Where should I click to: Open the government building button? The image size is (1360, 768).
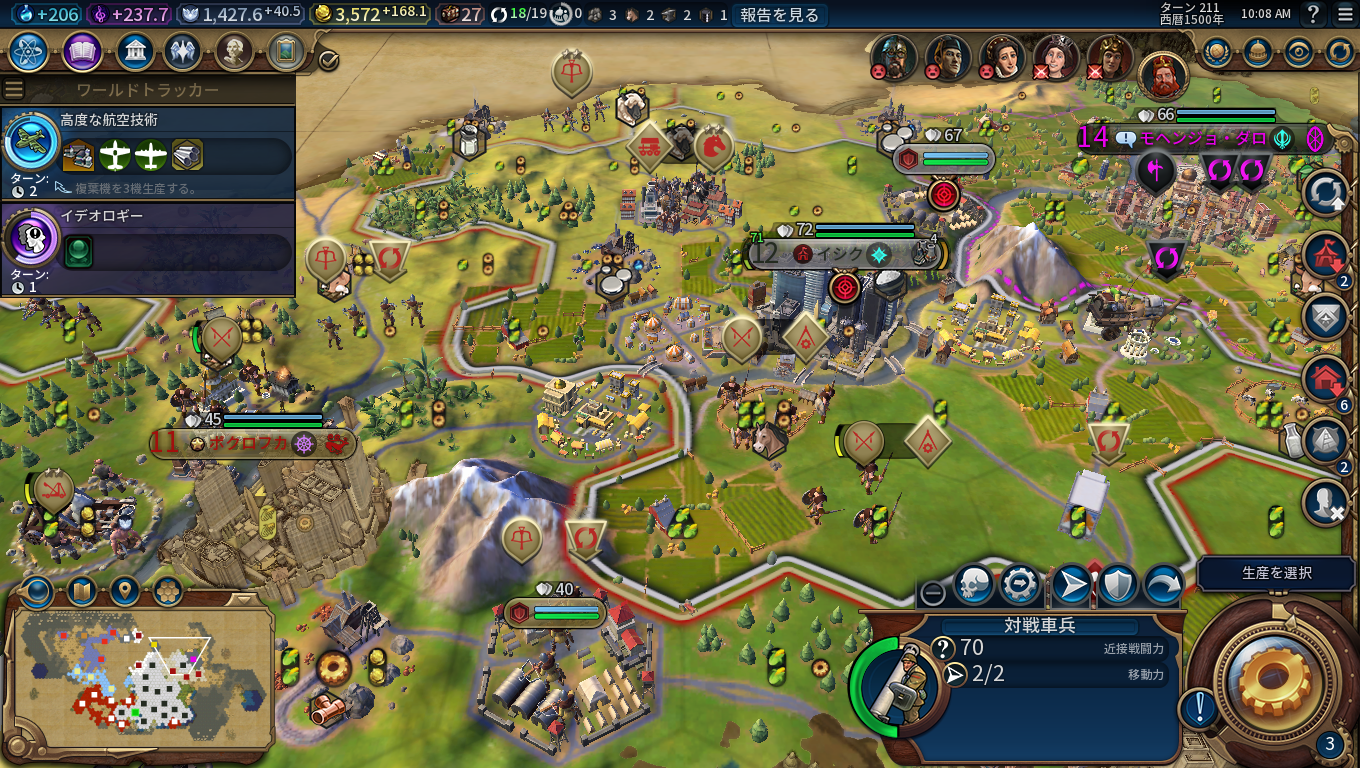[x=134, y=51]
